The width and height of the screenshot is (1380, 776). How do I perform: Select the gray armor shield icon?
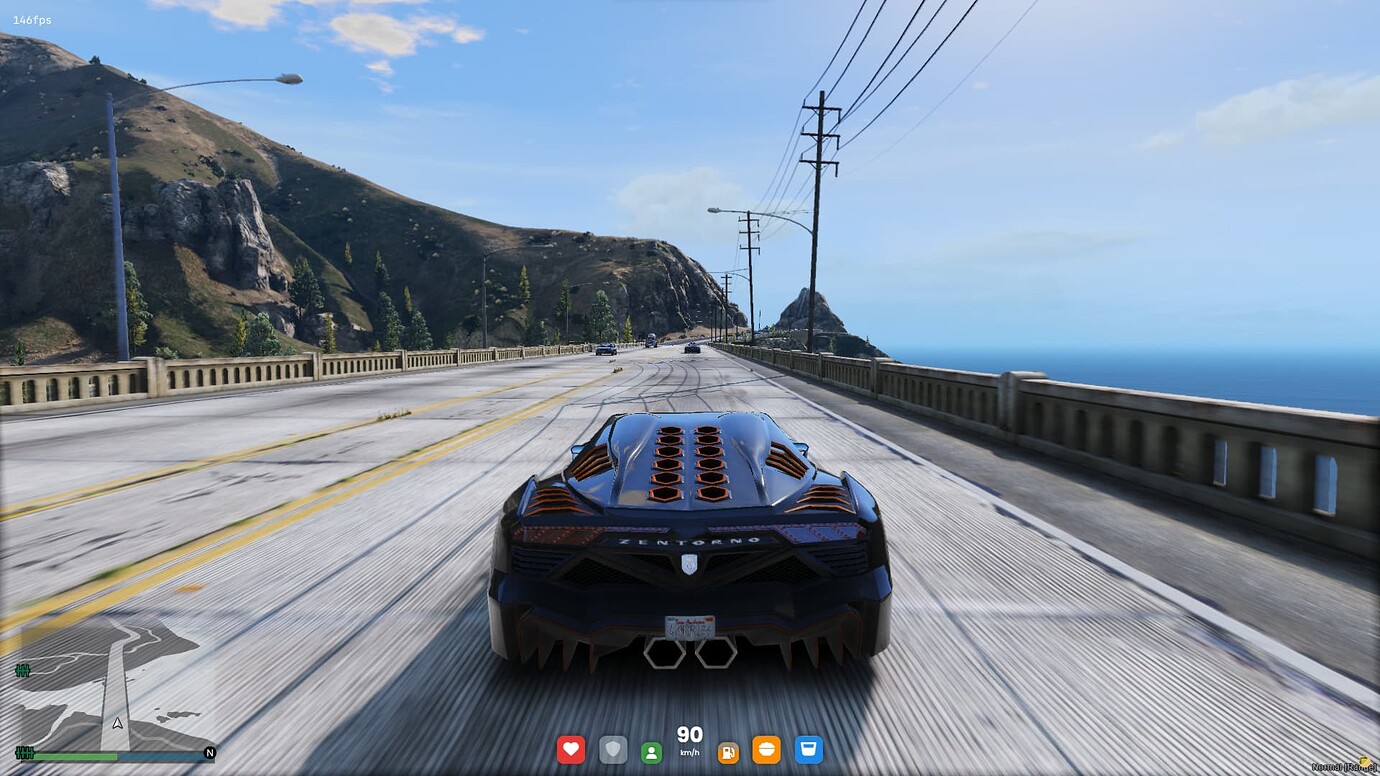[x=612, y=748]
